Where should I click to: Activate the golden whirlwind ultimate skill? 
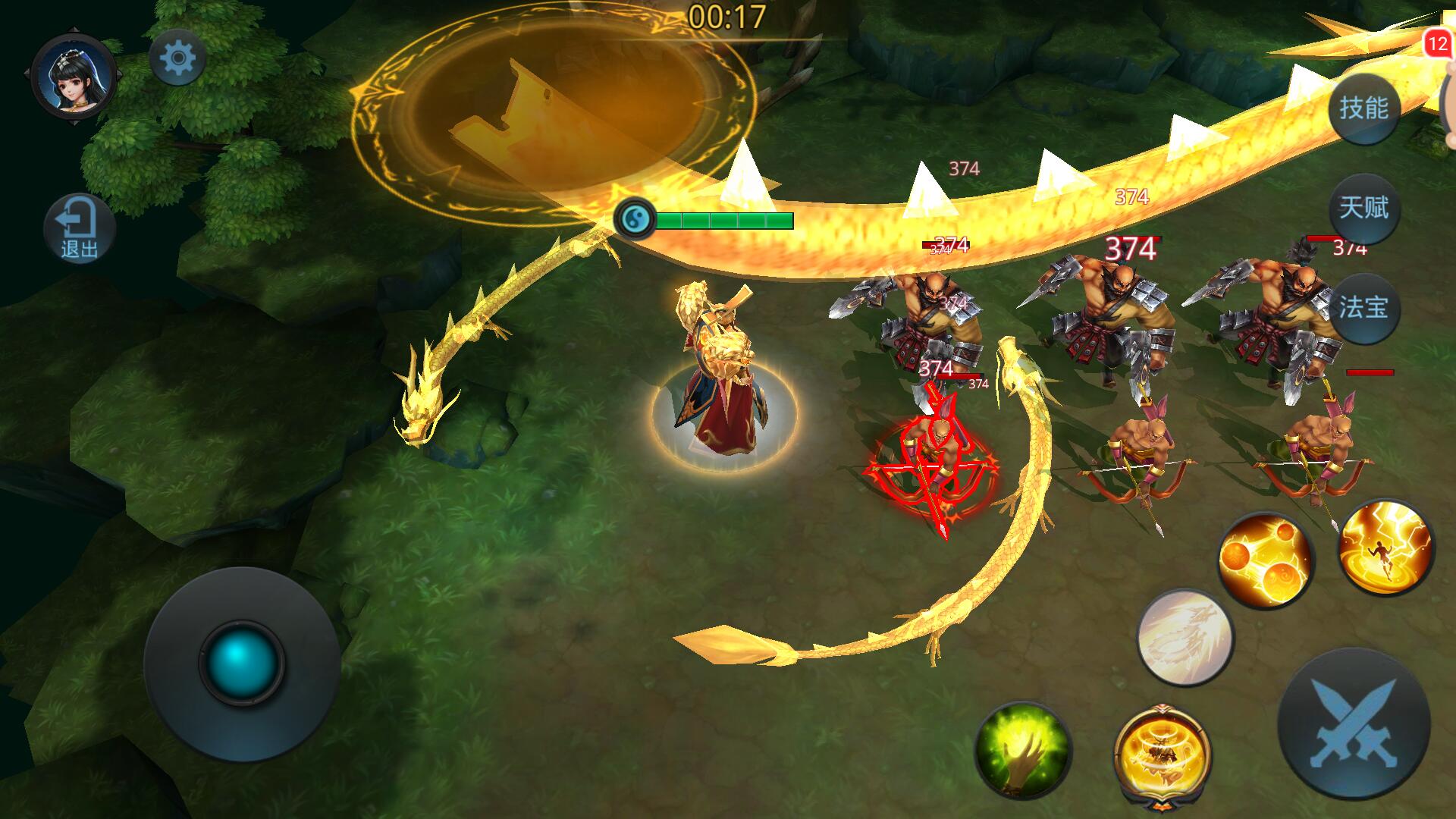(1162, 754)
